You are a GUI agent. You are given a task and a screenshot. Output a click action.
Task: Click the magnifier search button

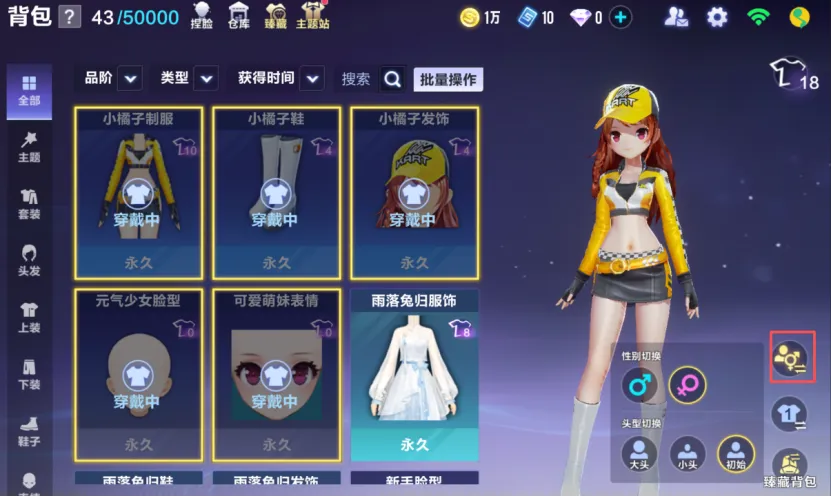[393, 79]
